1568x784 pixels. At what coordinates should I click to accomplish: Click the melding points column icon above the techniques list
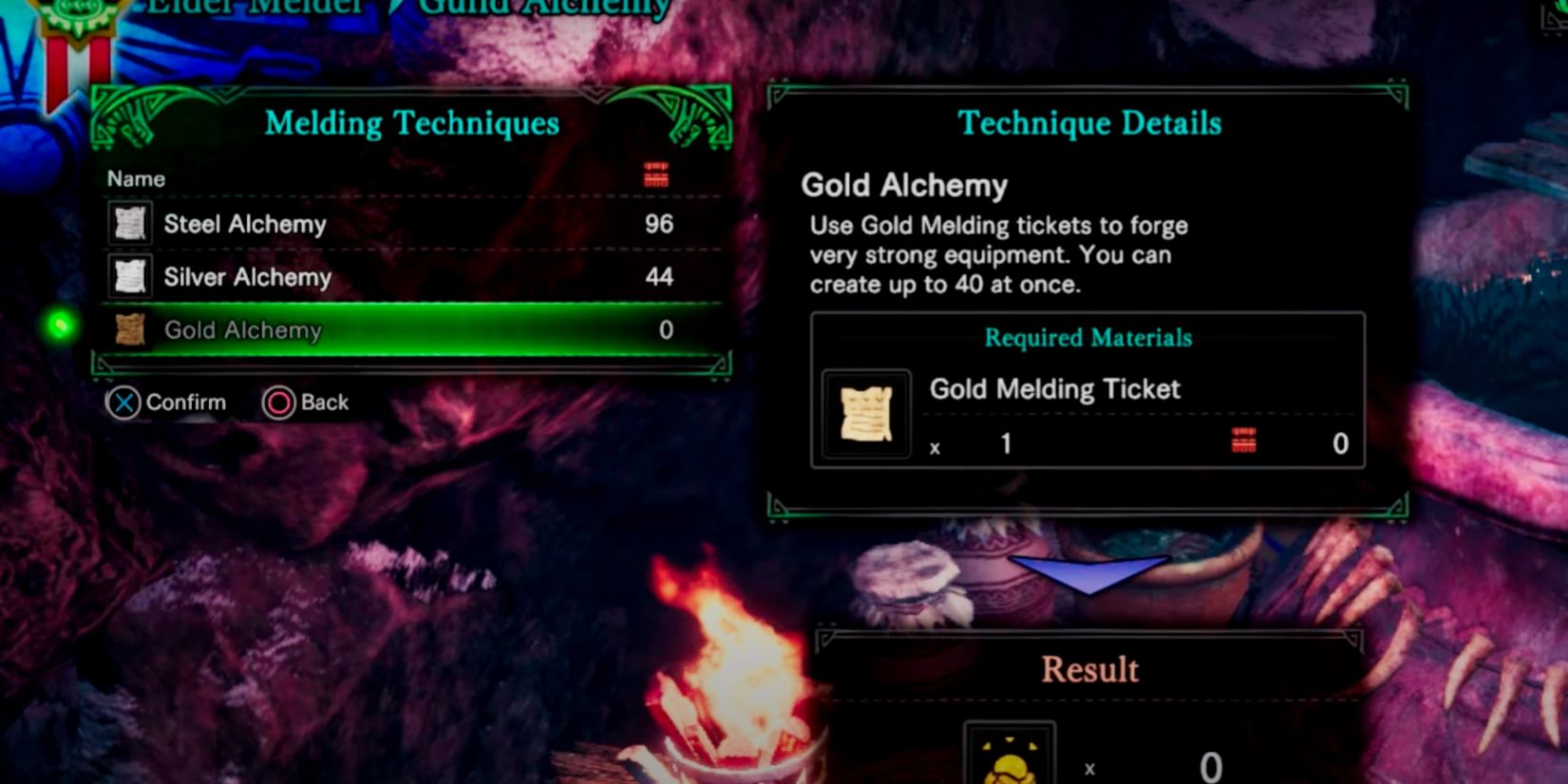(x=657, y=174)
